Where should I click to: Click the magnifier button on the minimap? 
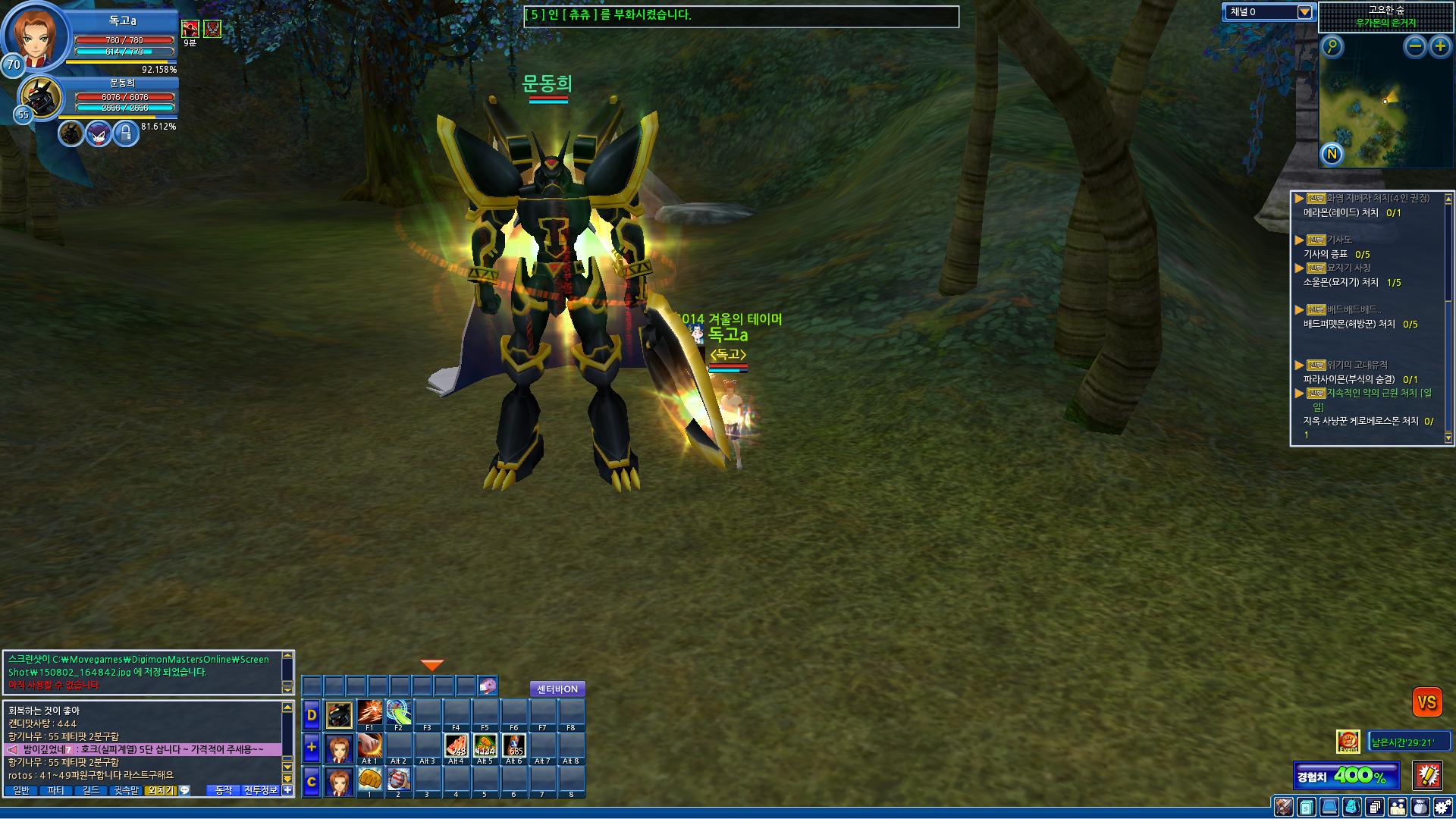(x=1332, y=47)
